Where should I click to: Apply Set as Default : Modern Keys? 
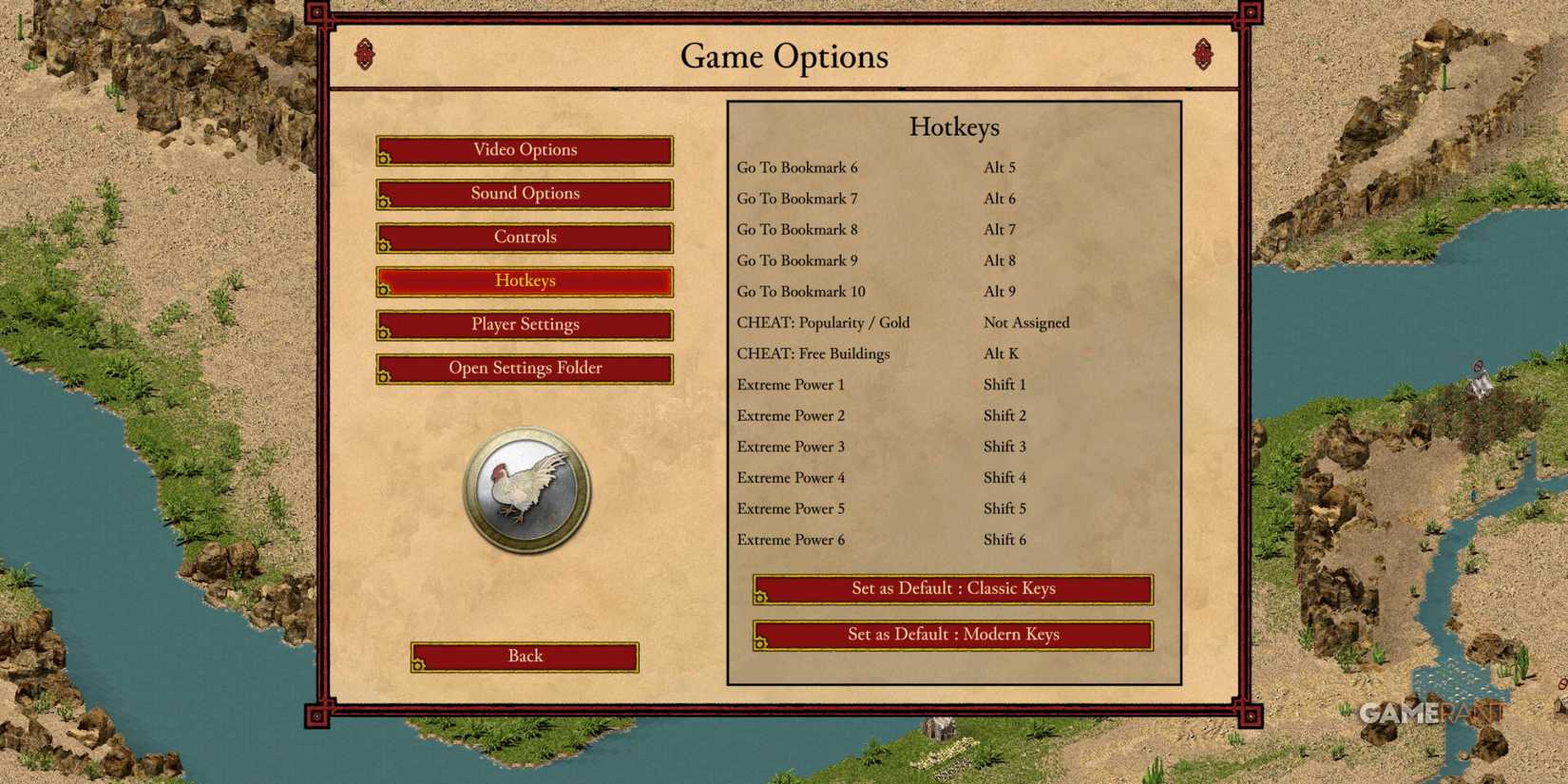[x=952, y=634]
